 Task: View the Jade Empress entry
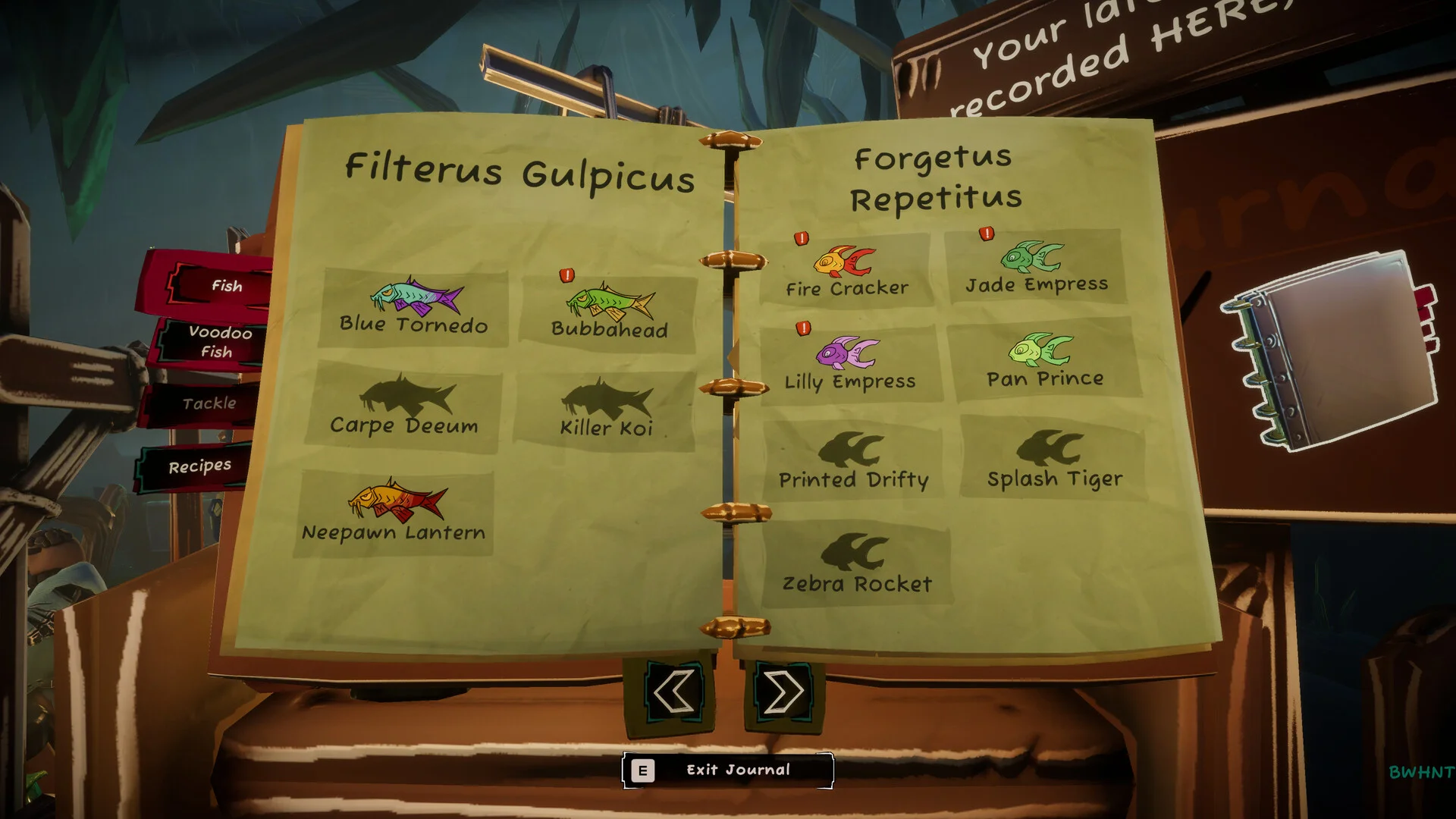(1035, 267)
